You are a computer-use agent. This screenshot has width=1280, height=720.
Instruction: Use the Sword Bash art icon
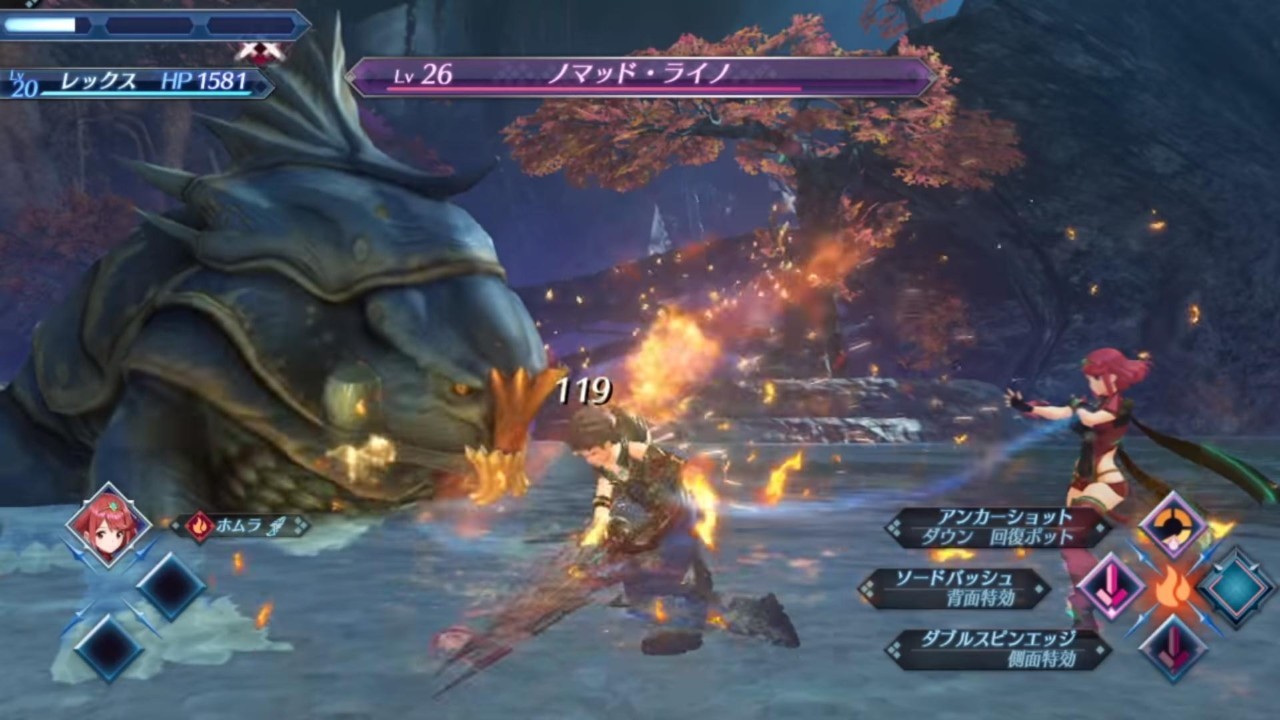1111,586
